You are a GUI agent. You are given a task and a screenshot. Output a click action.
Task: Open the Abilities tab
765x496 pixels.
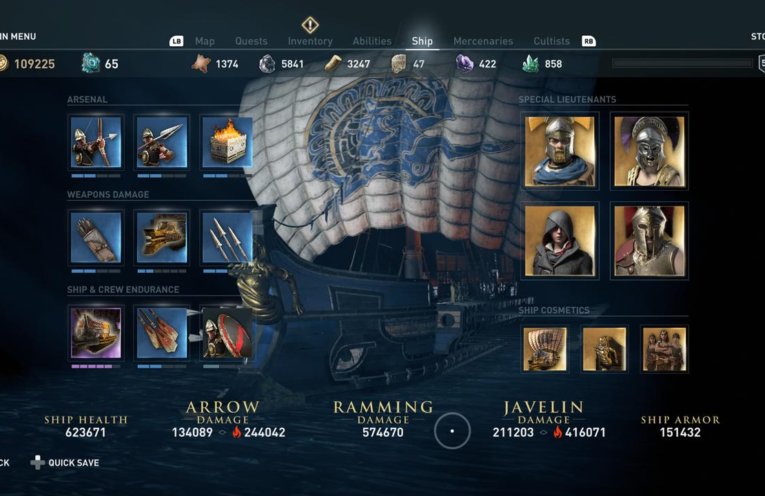point(372,41)
